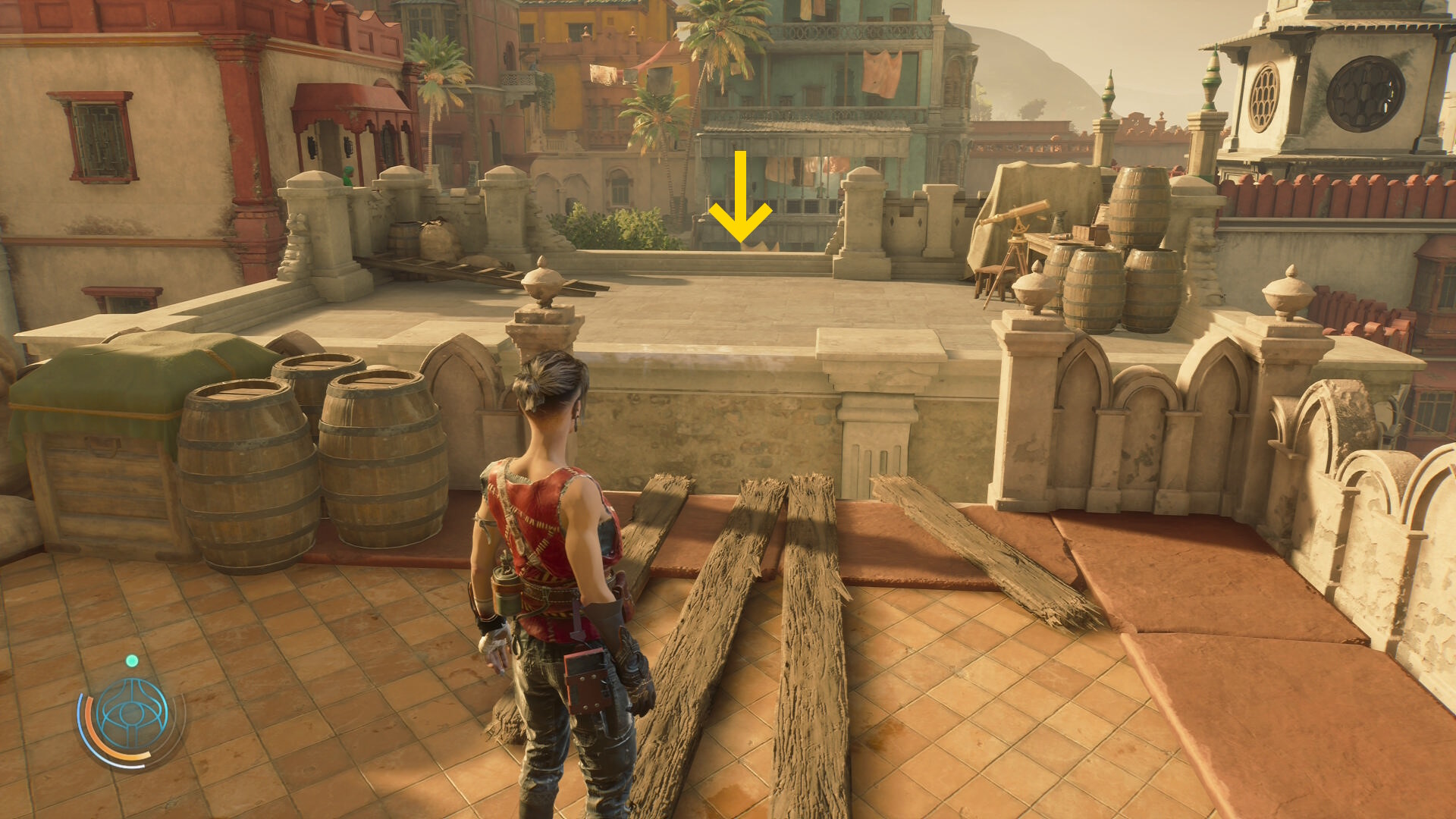
Task: Click the blue eye emblem HUD icon
Action: (132, 714)
